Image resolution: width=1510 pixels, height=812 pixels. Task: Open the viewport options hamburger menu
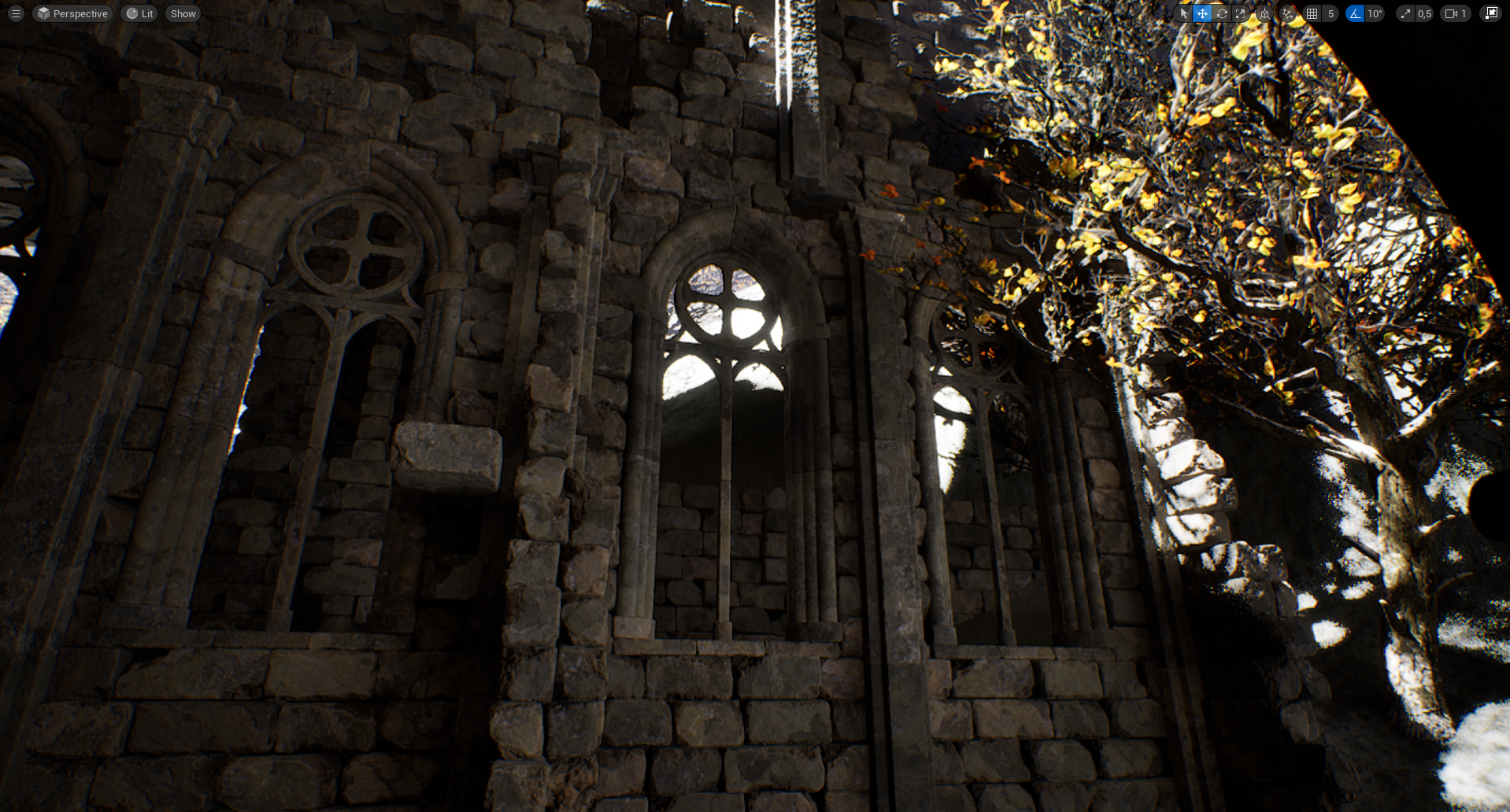(14, 13)
